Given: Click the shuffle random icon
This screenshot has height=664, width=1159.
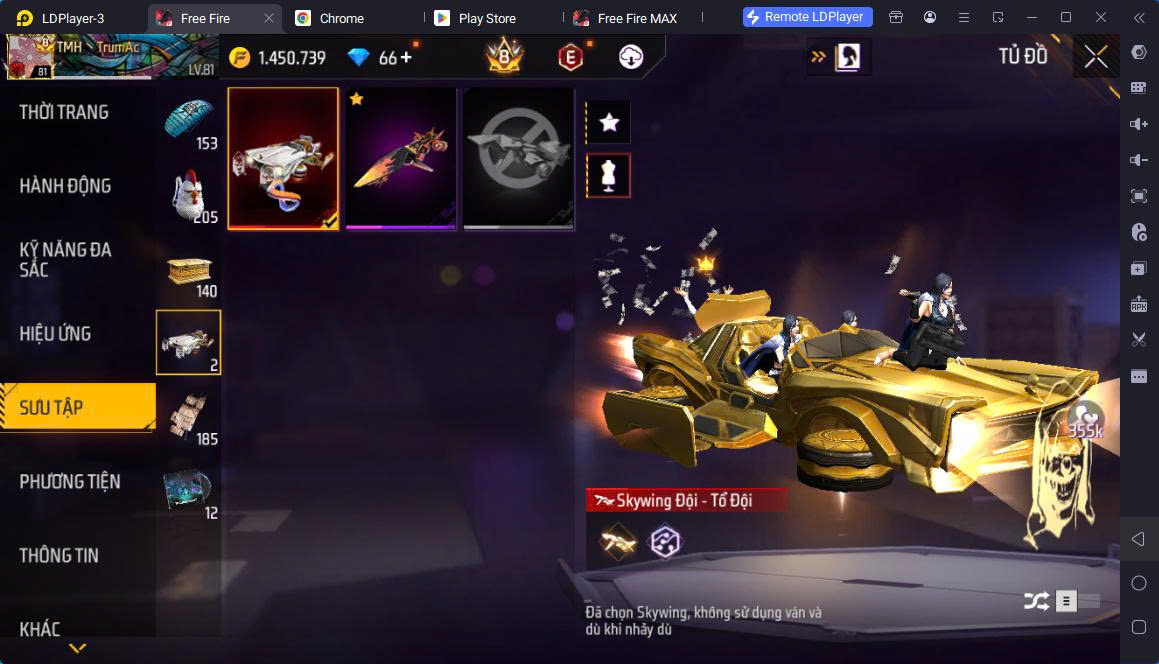Looking at the screenshot, I should click(1036, 601).
